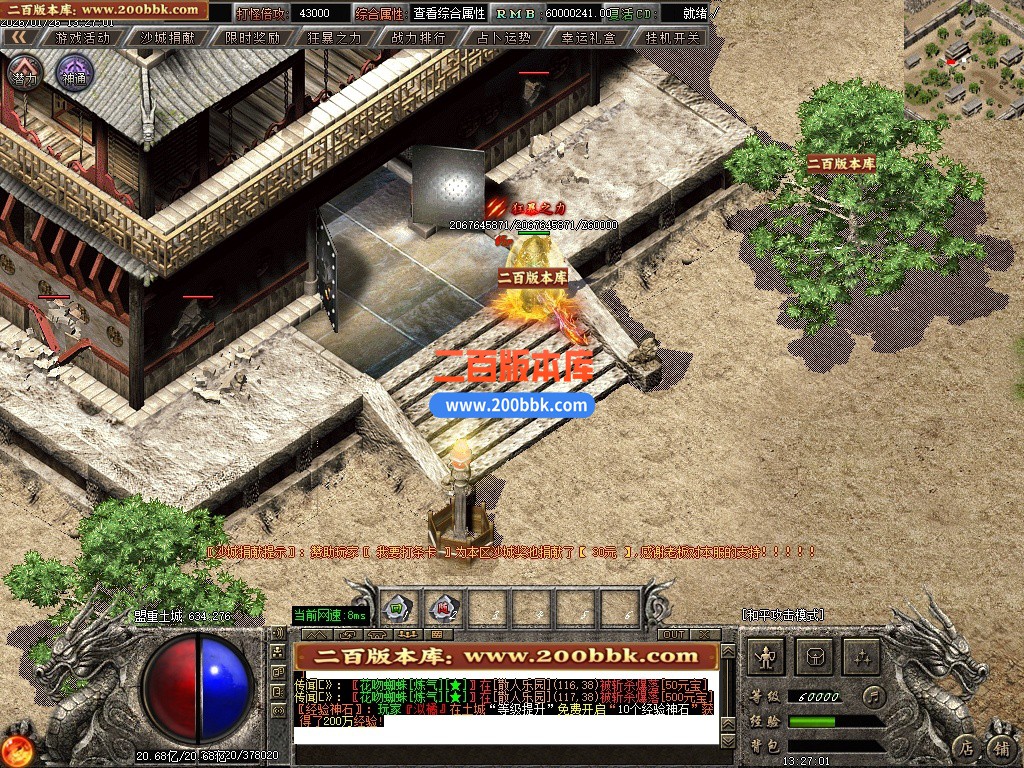Open the 潜力 potential round icon

[24, 74]
